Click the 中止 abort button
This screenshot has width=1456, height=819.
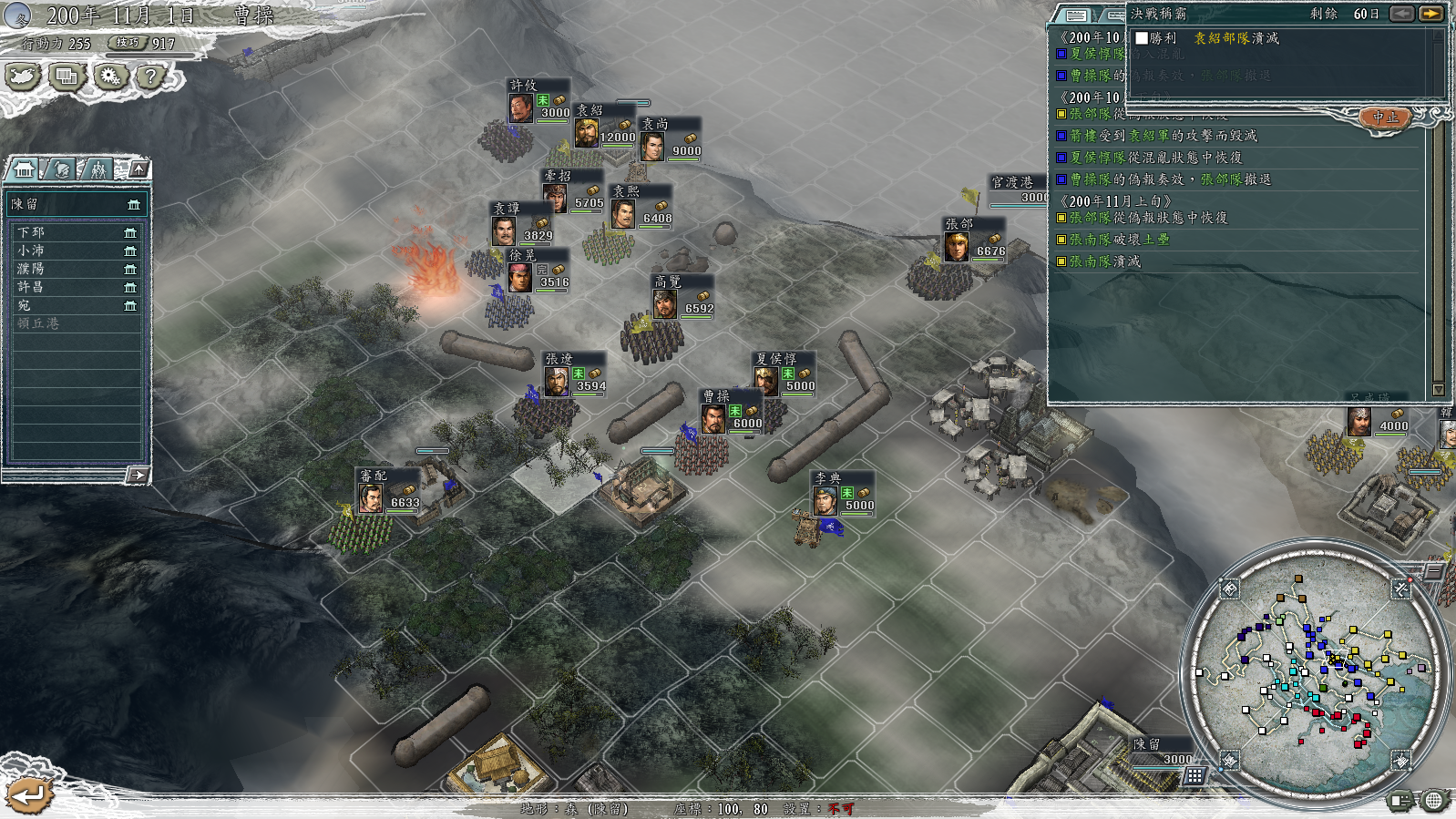[1384, 118]
